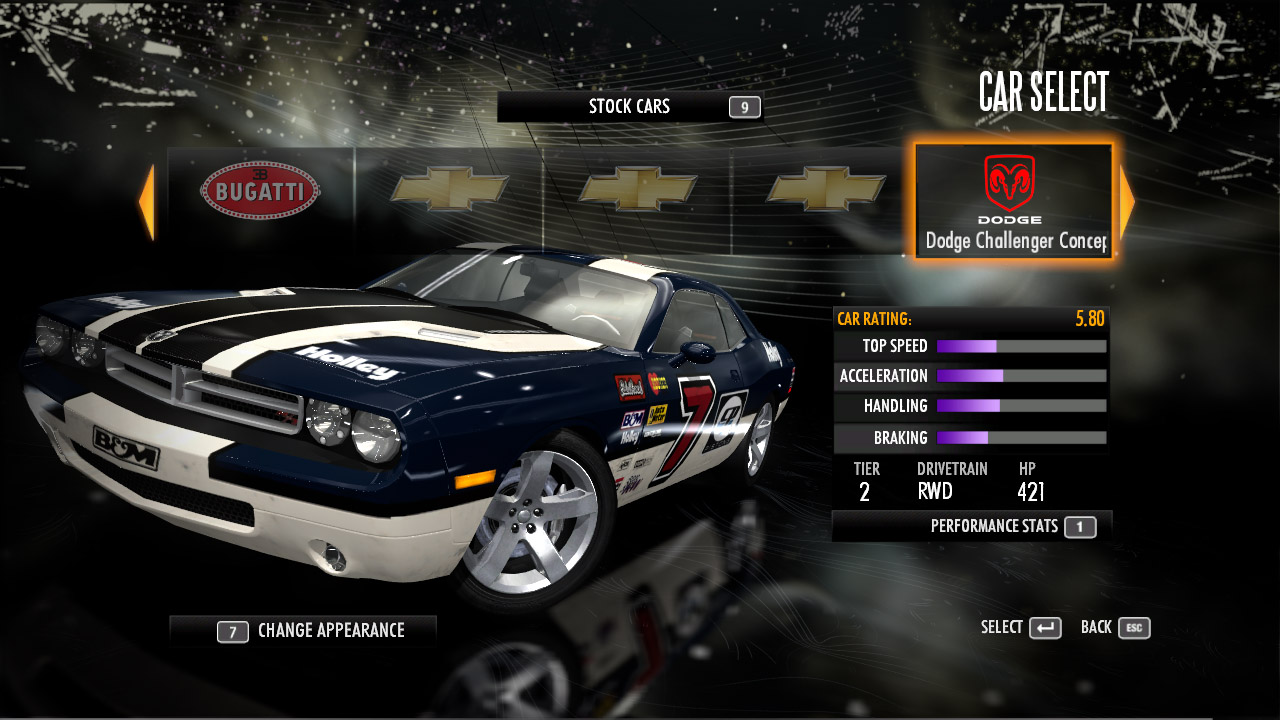Click the left carousel arrow
1280x720 pixels.
tap(147, 202)
